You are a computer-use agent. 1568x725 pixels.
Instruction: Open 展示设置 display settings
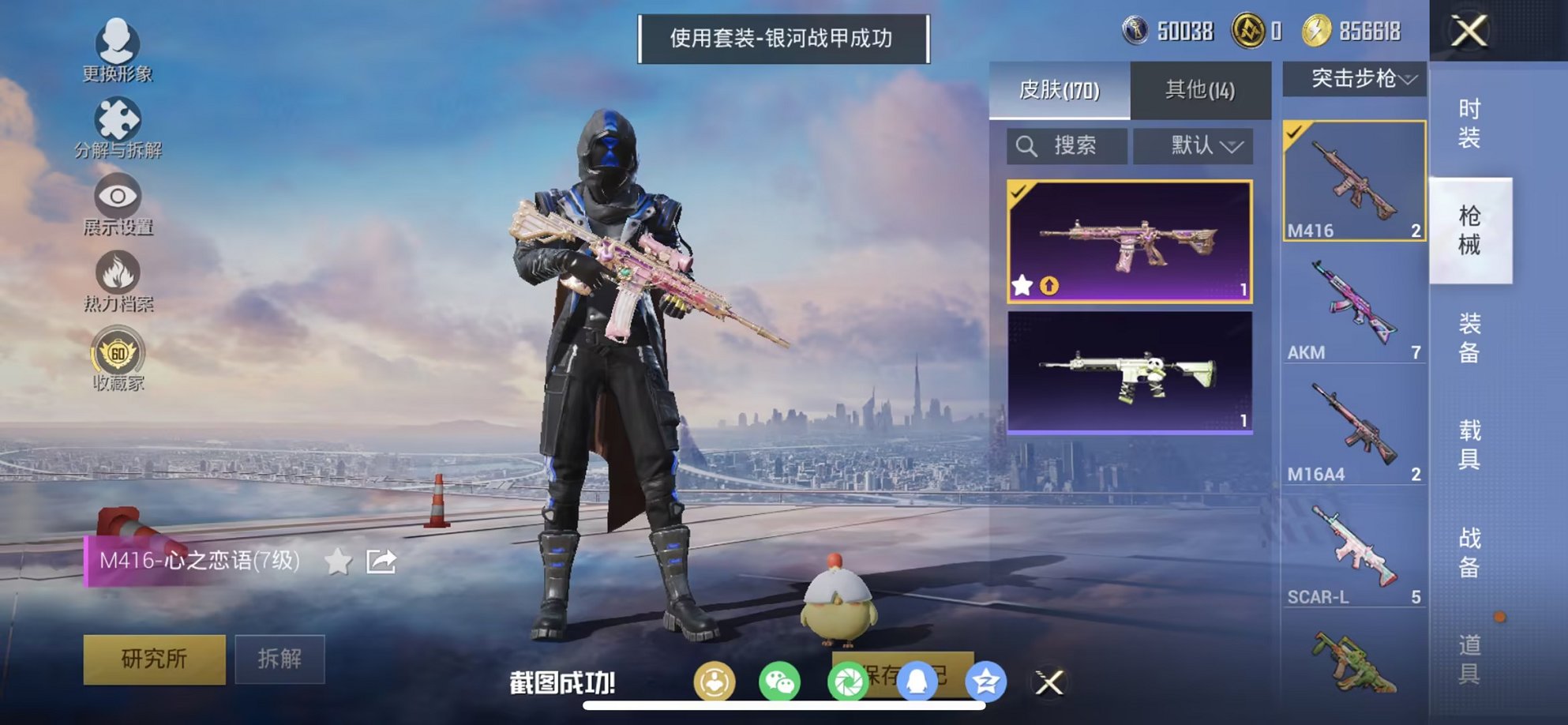pos(116,201)
